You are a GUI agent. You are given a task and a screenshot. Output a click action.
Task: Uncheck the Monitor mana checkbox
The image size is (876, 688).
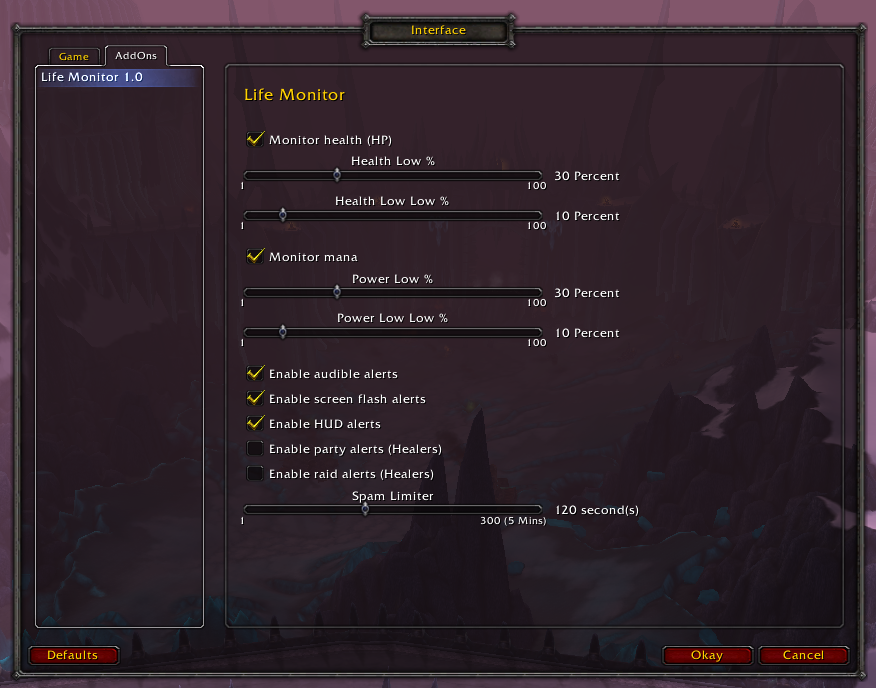pos(256,257)
